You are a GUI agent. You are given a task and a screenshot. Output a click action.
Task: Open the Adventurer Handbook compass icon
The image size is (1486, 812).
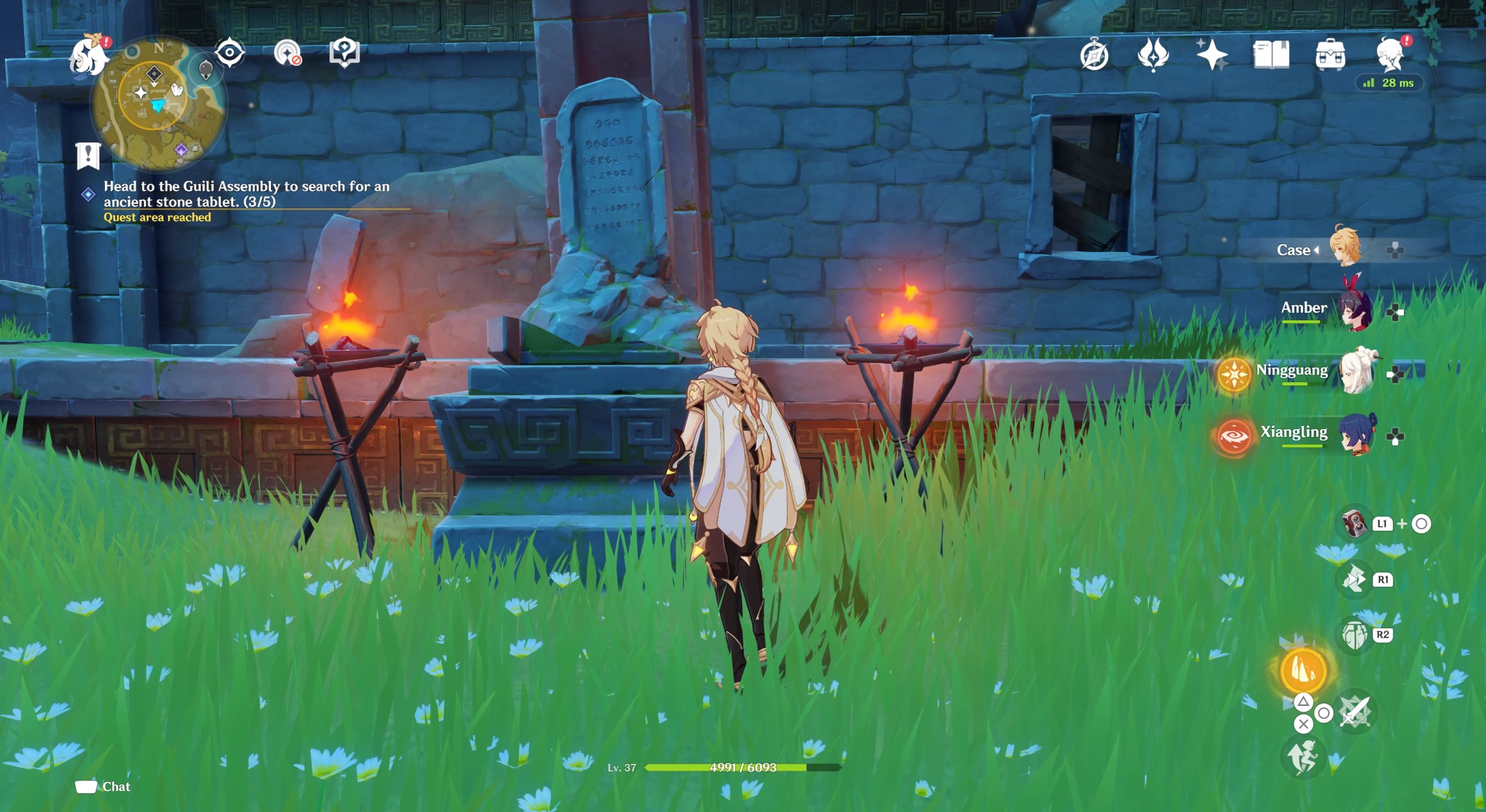(x=1094, y=55)
